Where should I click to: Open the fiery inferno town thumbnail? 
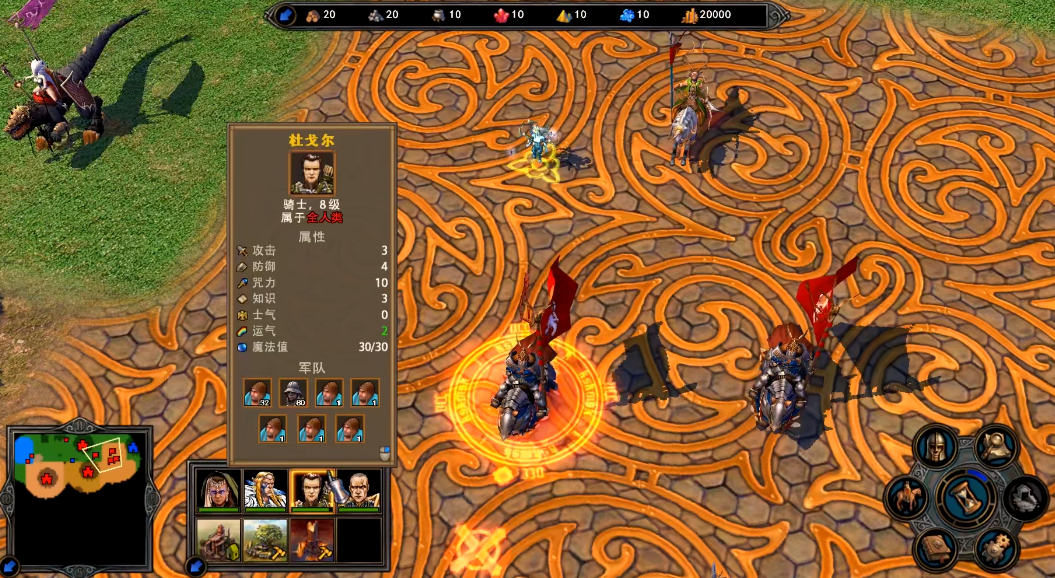point(311,540)
